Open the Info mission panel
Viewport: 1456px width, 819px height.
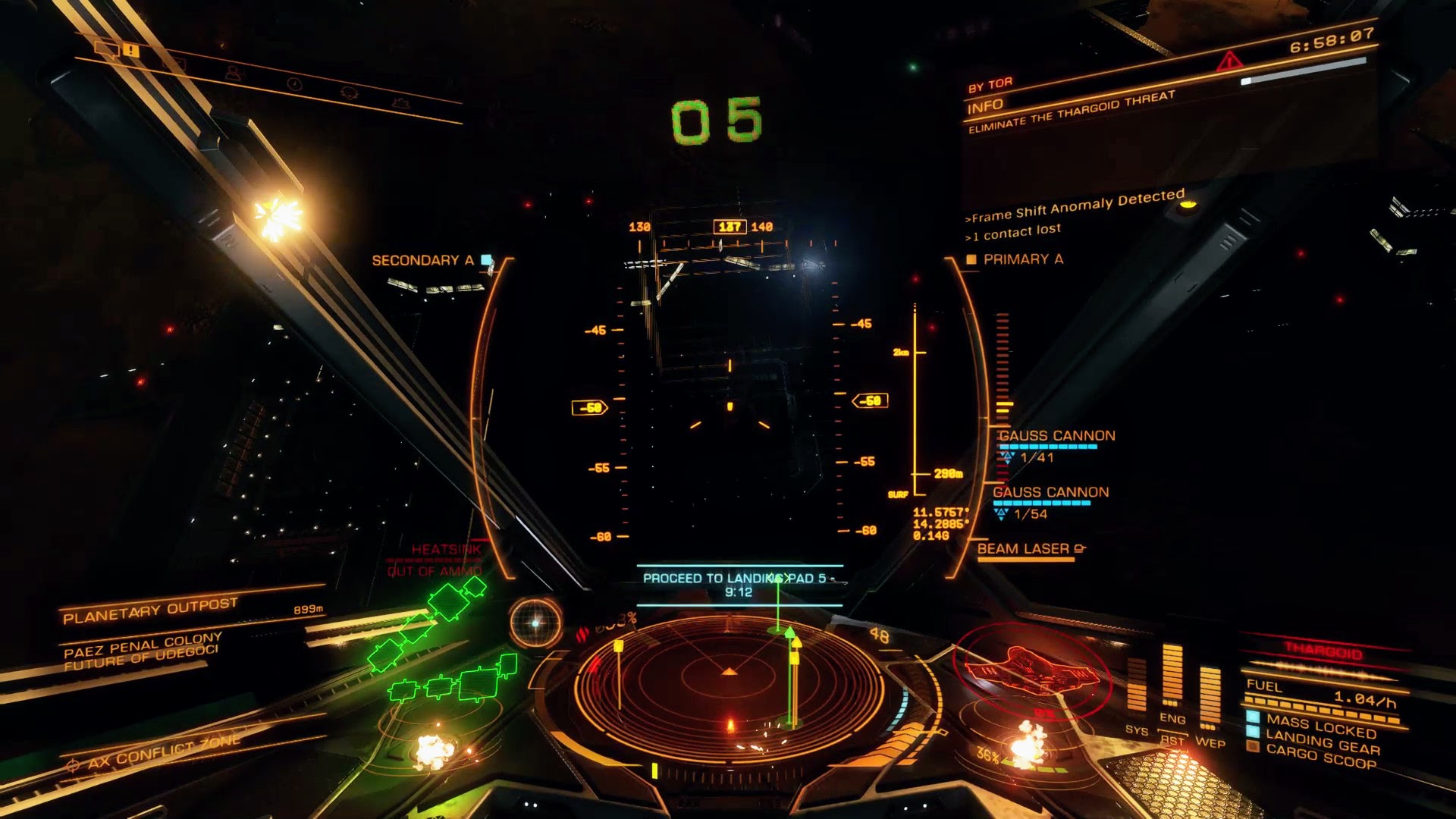pos(985,106)
